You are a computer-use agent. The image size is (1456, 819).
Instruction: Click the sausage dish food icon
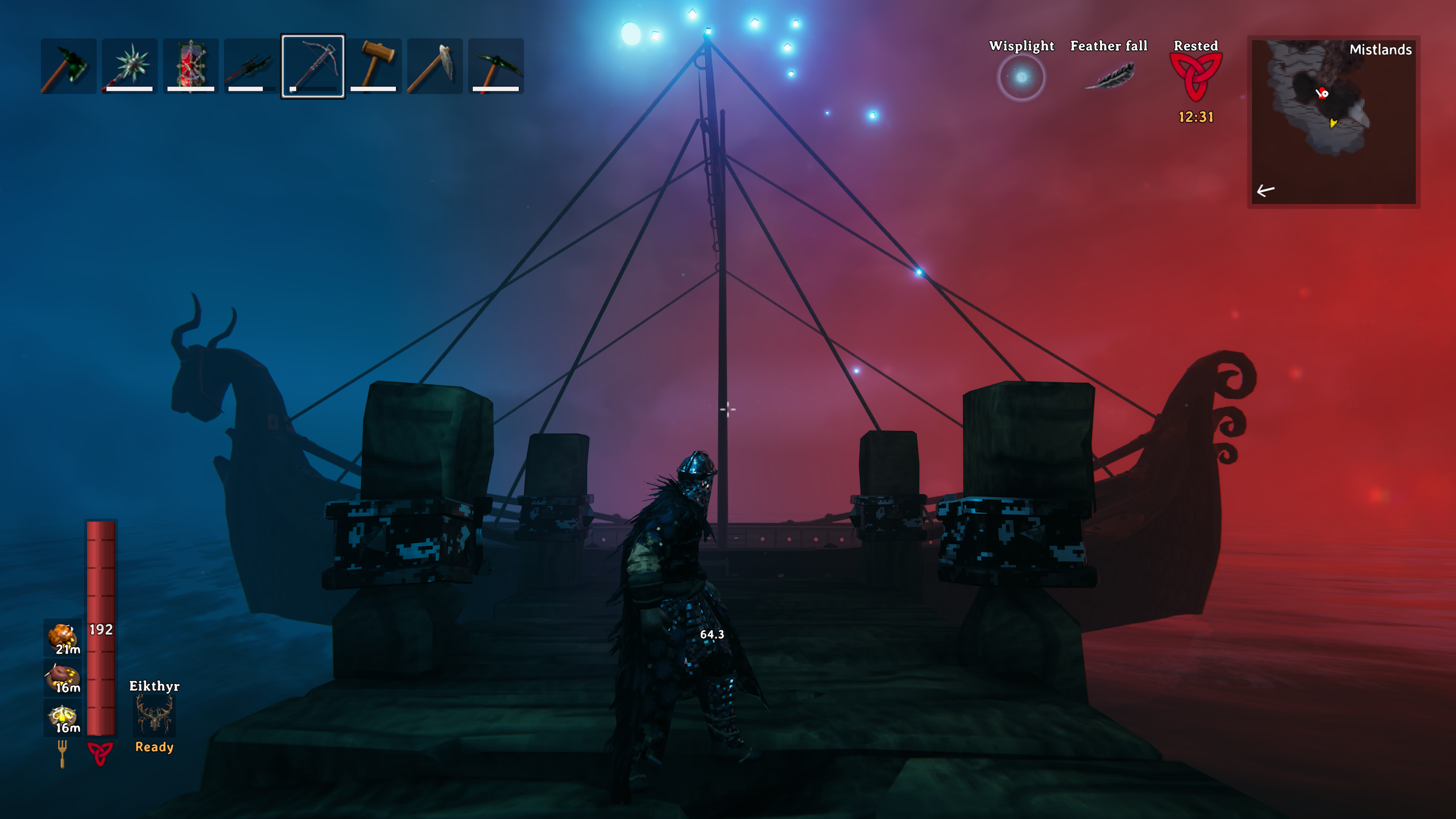pos(63,677)
